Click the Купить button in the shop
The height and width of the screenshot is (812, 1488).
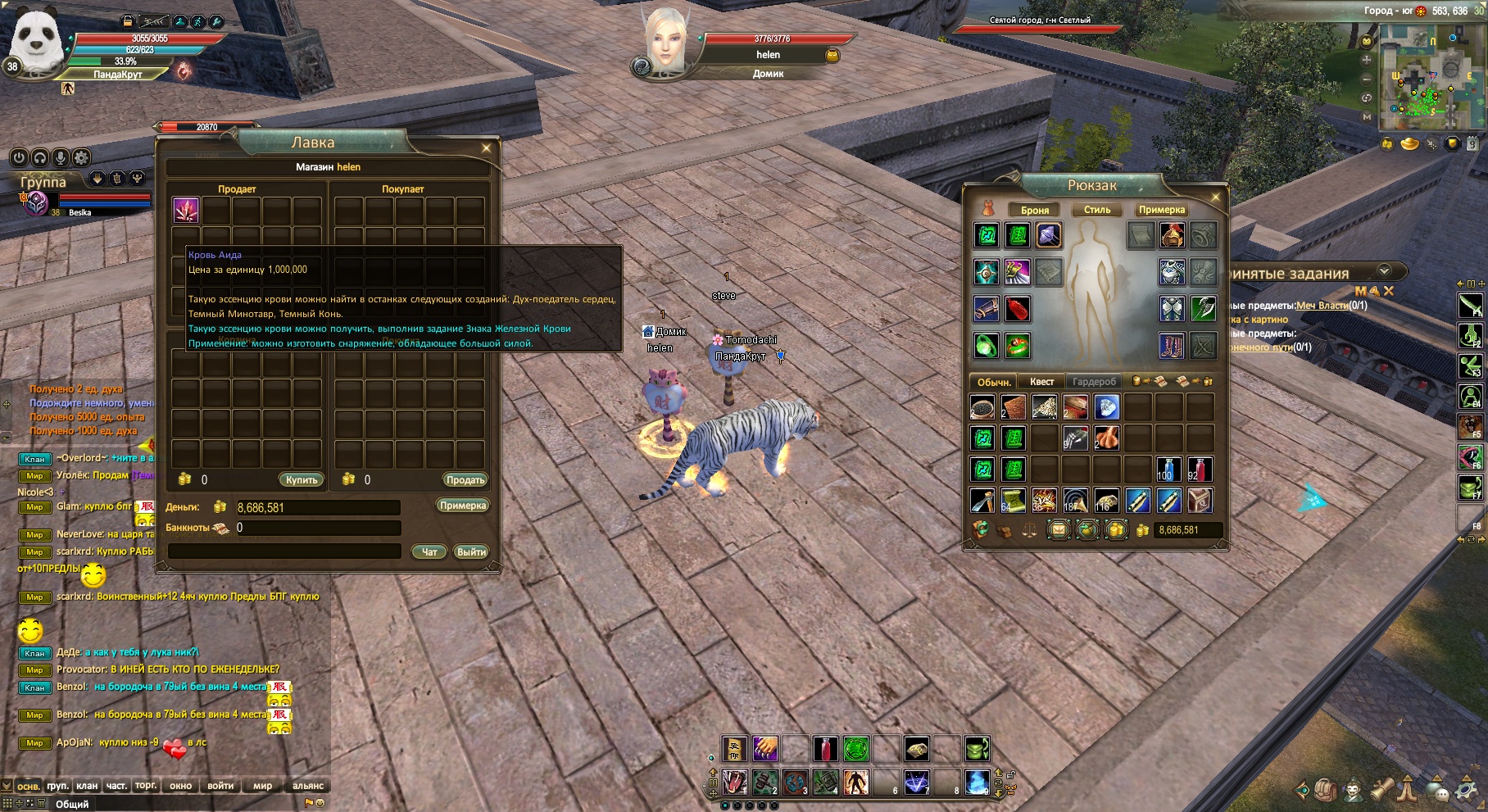(x=302, y=480)
